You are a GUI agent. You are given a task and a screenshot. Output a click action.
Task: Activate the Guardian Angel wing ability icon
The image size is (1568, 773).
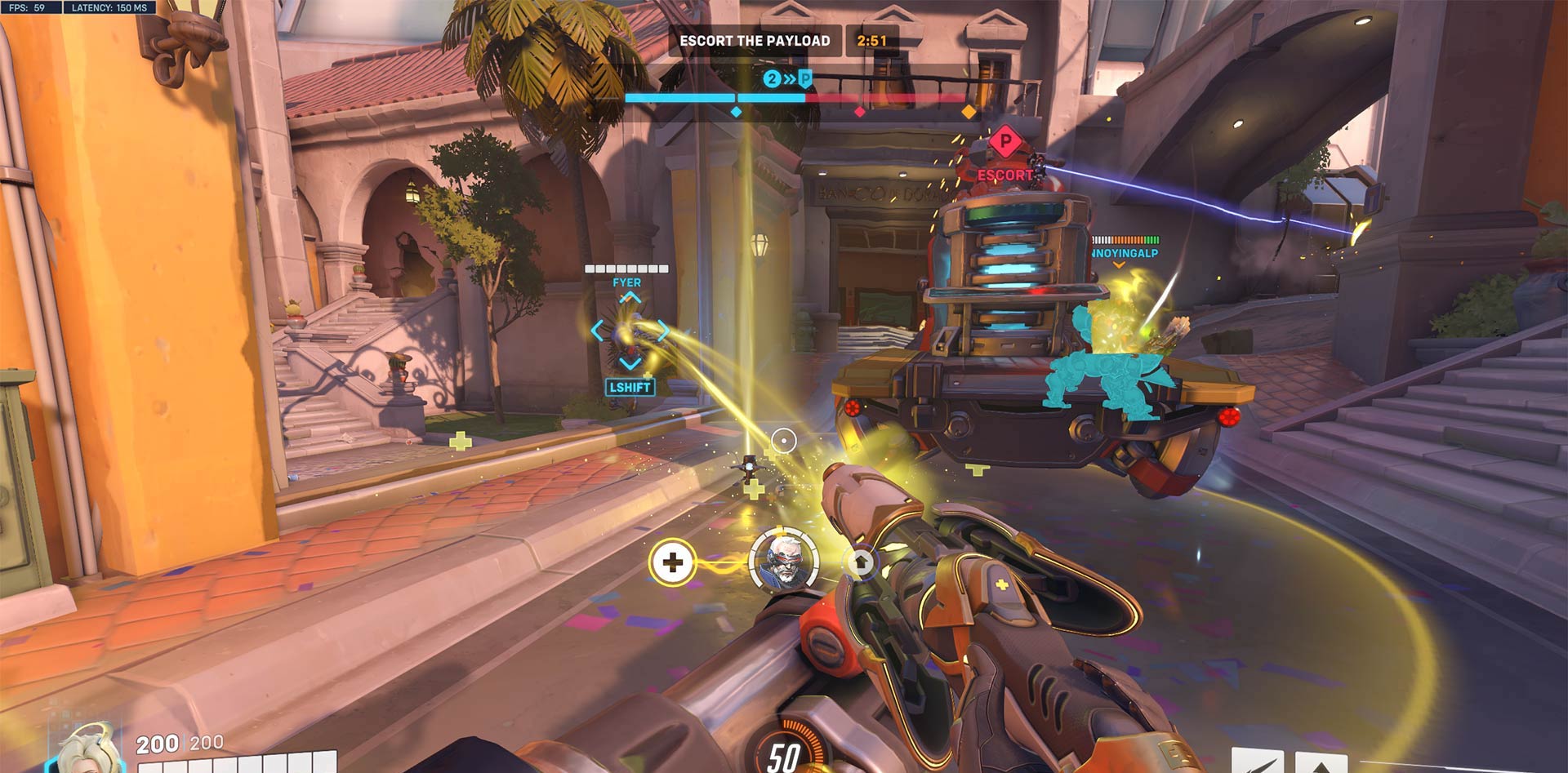click(1258, 762)
